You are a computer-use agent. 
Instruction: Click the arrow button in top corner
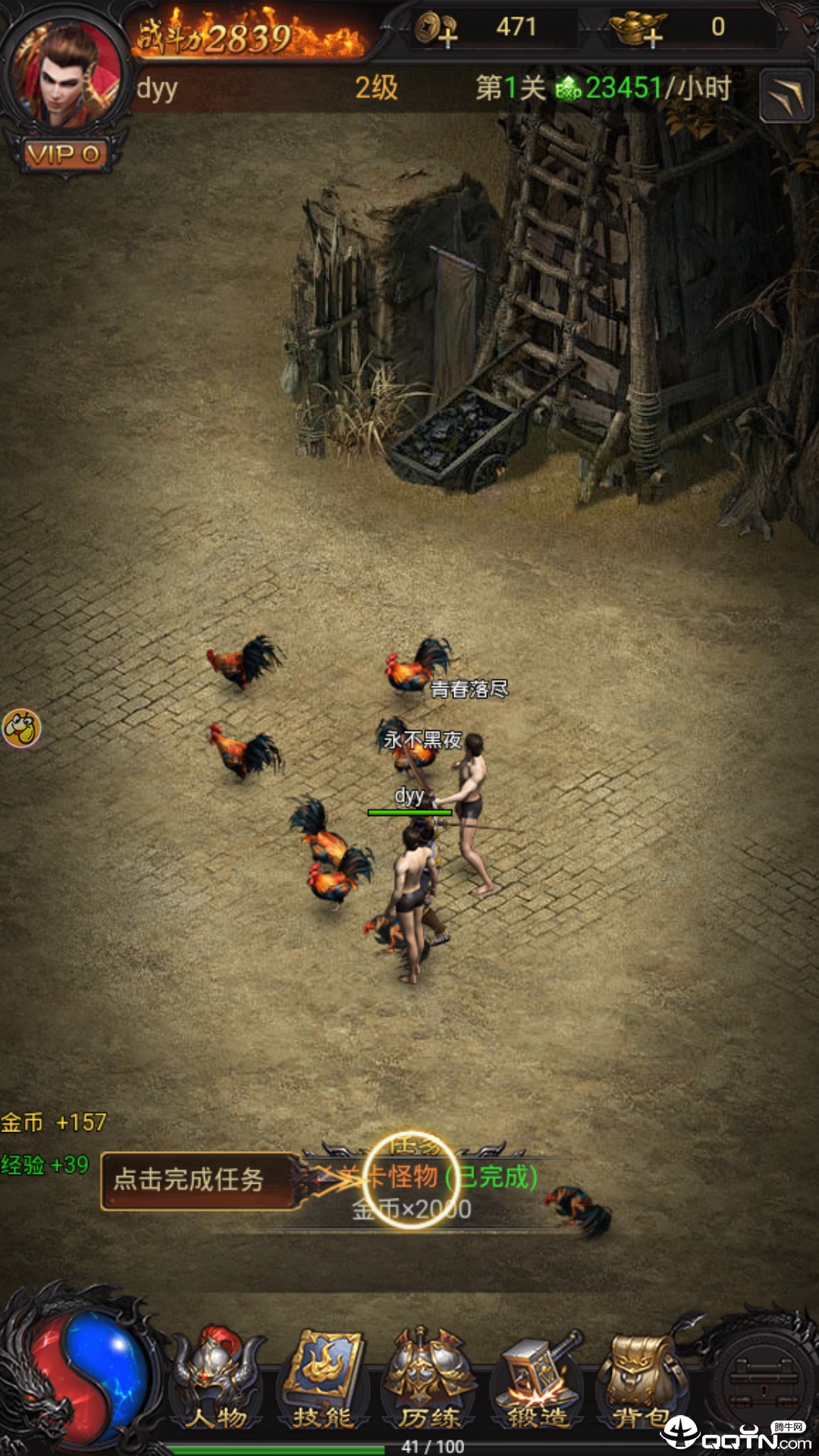click(x=786, y=96)
